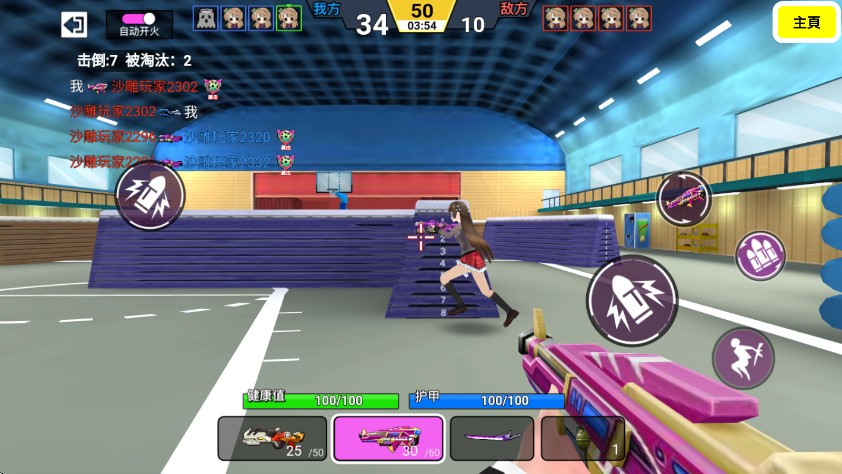Tap the yellow 主頁 home button
Viewport: 842px width, 474px height.
(x=806, y=23)
